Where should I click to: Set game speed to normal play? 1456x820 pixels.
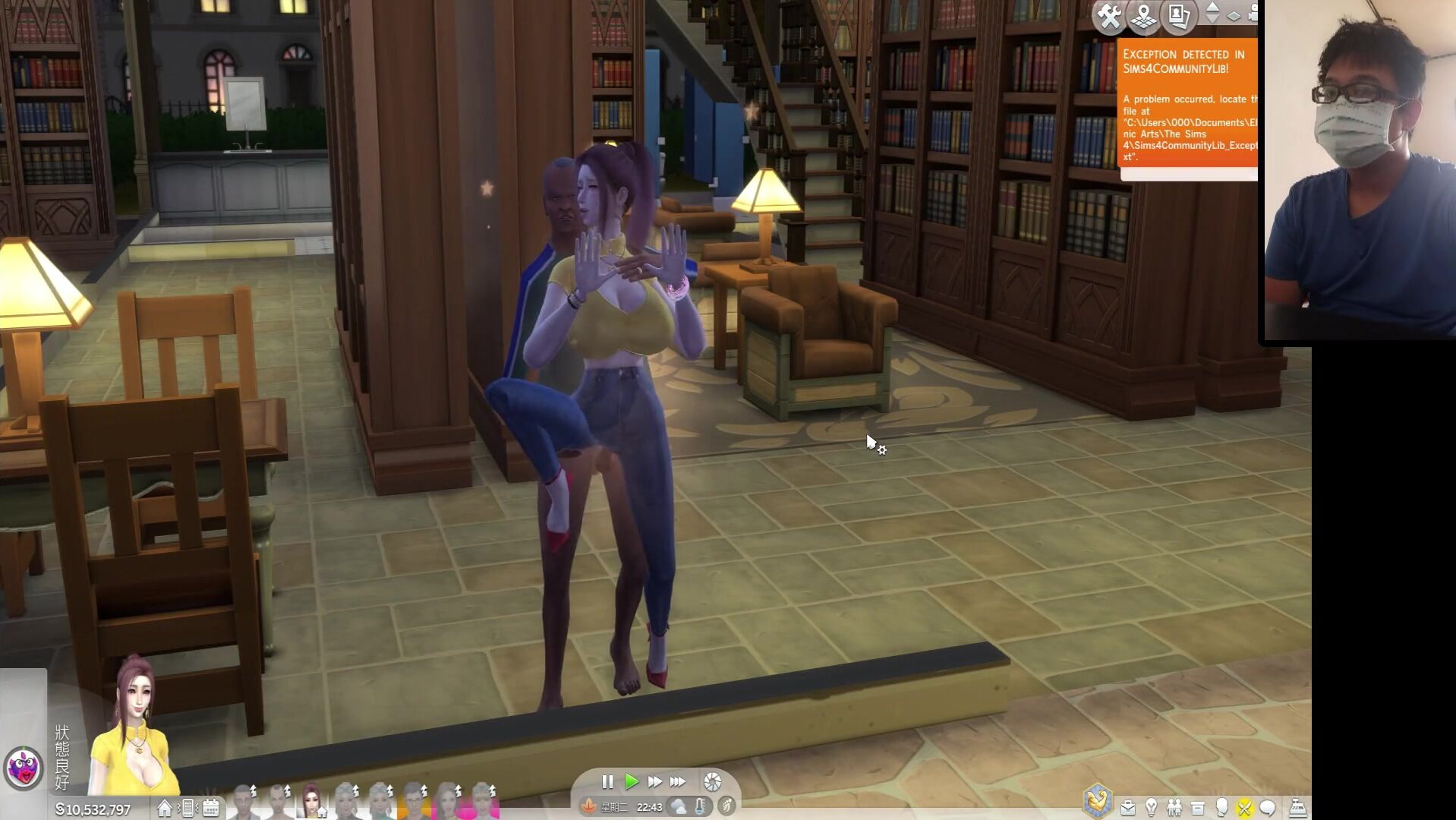tap(631, 781)
